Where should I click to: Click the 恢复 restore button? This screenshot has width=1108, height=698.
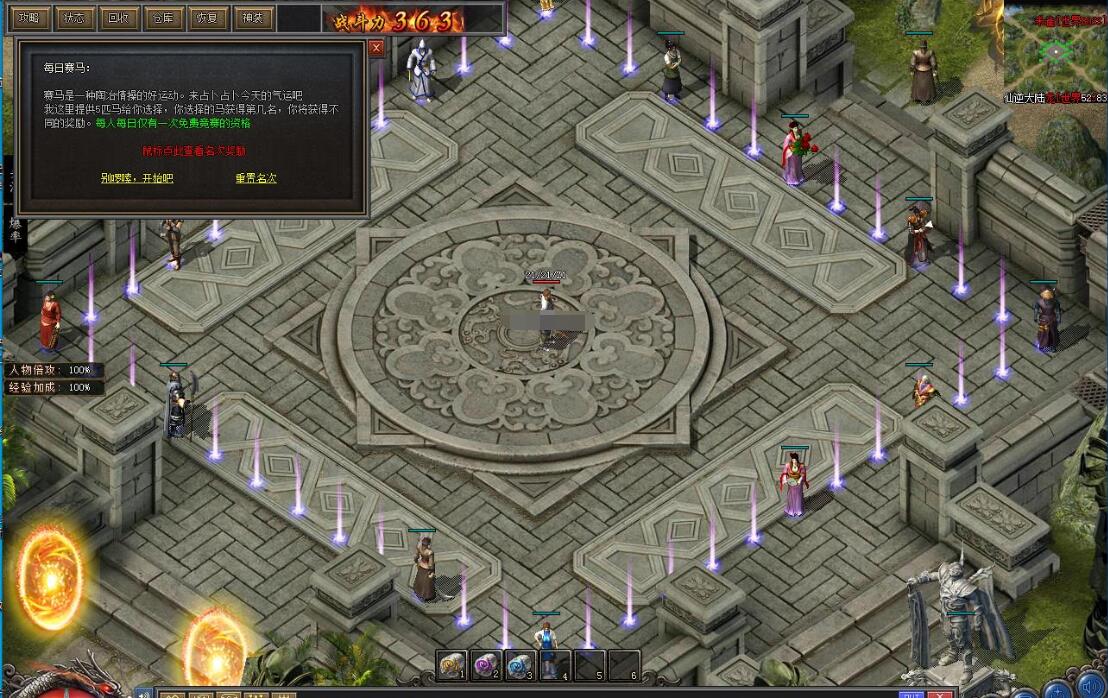tap(207, 18)
